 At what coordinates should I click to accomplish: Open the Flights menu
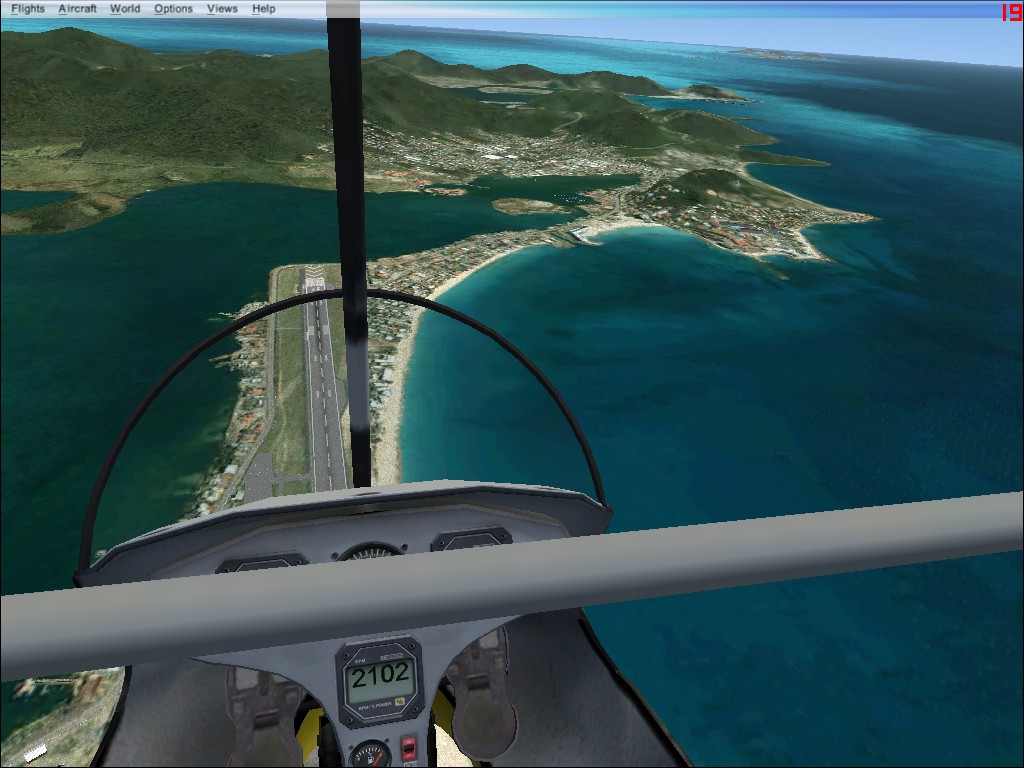click(28, 9)
